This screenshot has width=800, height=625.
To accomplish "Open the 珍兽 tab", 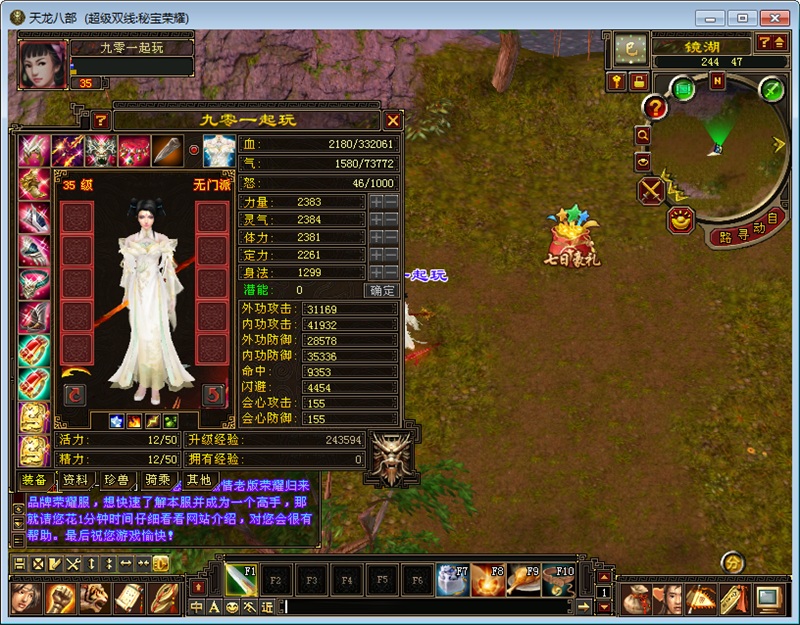I will [x=116, y=480].
